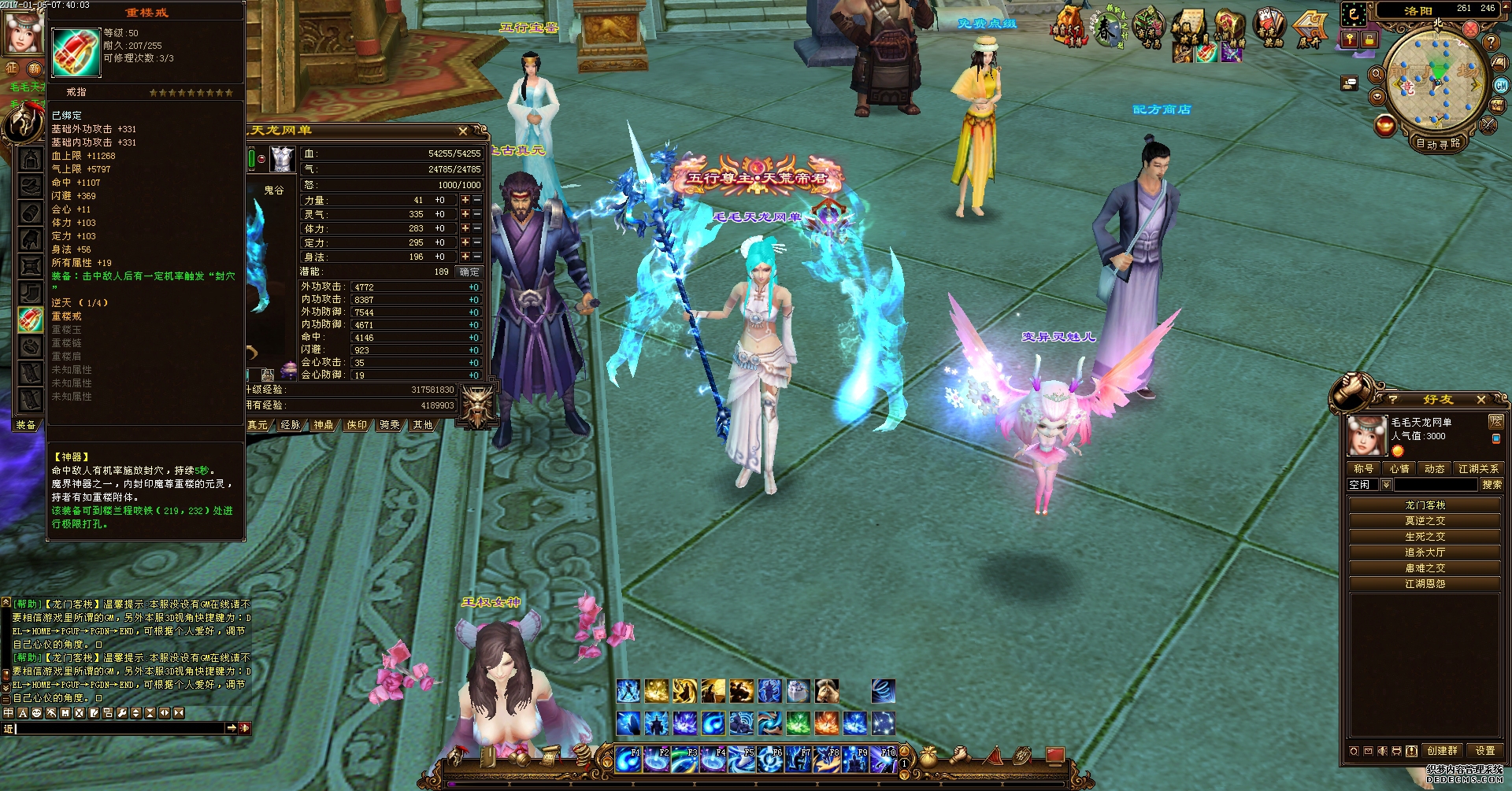Add a point to 力量

coord(465,201)
